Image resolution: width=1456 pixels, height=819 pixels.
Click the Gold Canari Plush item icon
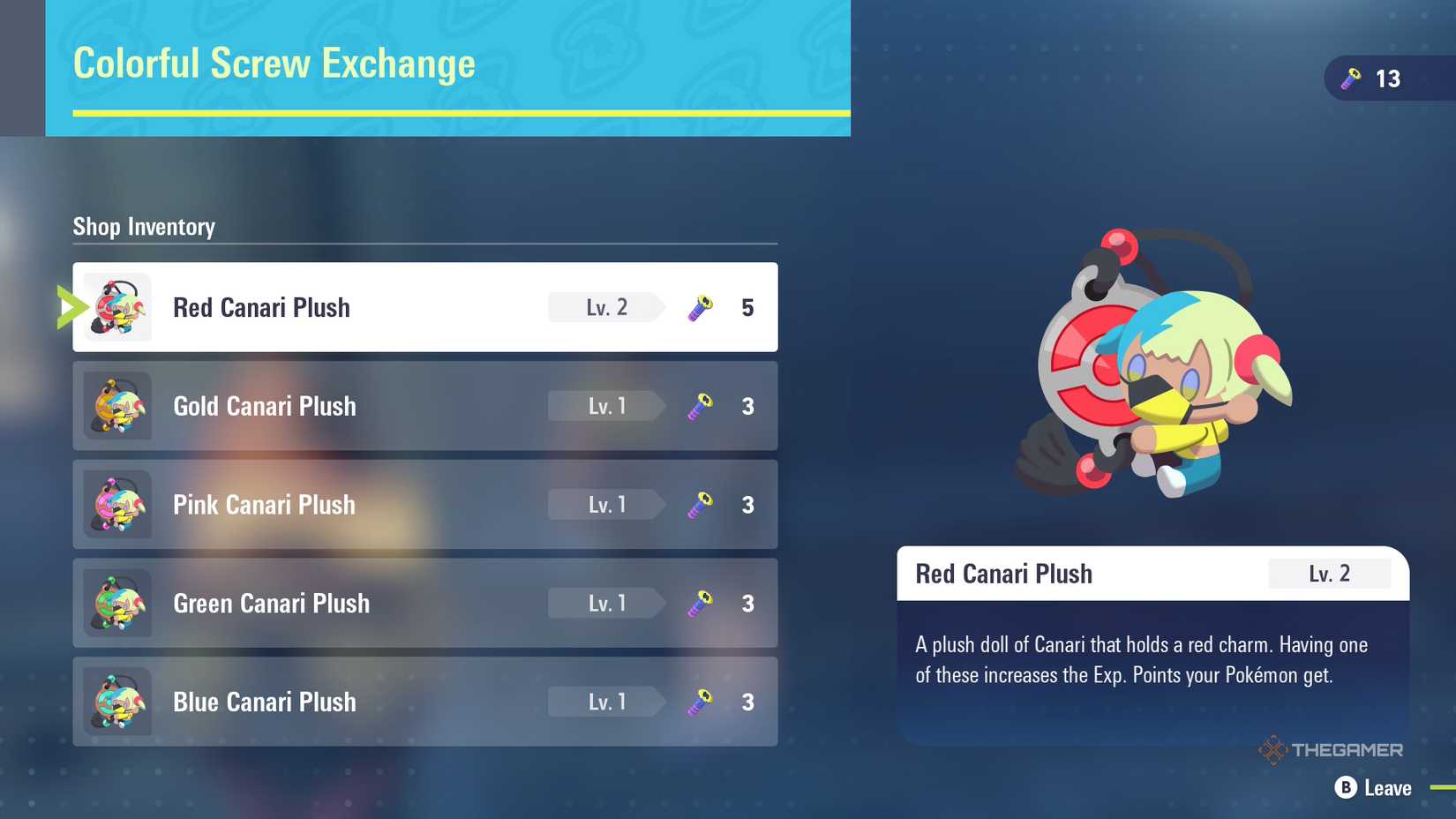[x=118, y=406]
